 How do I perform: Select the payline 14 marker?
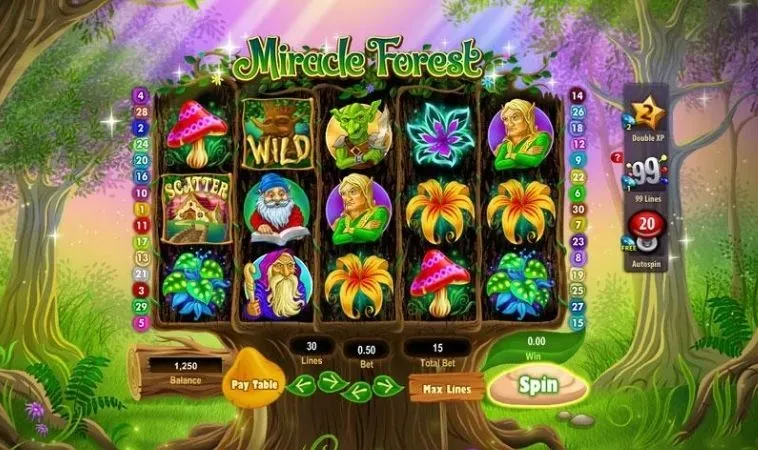click(x=577, y=96)
